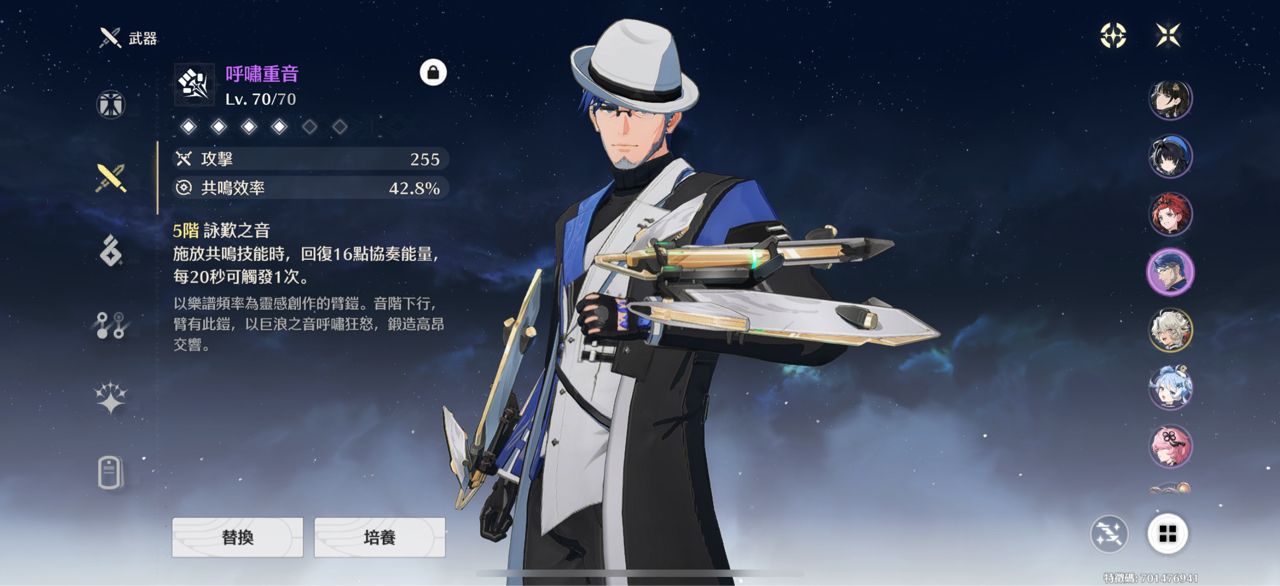Toggle the weapon lock icon
Viewport: 1280px width, 586px height.
point(433,72)
